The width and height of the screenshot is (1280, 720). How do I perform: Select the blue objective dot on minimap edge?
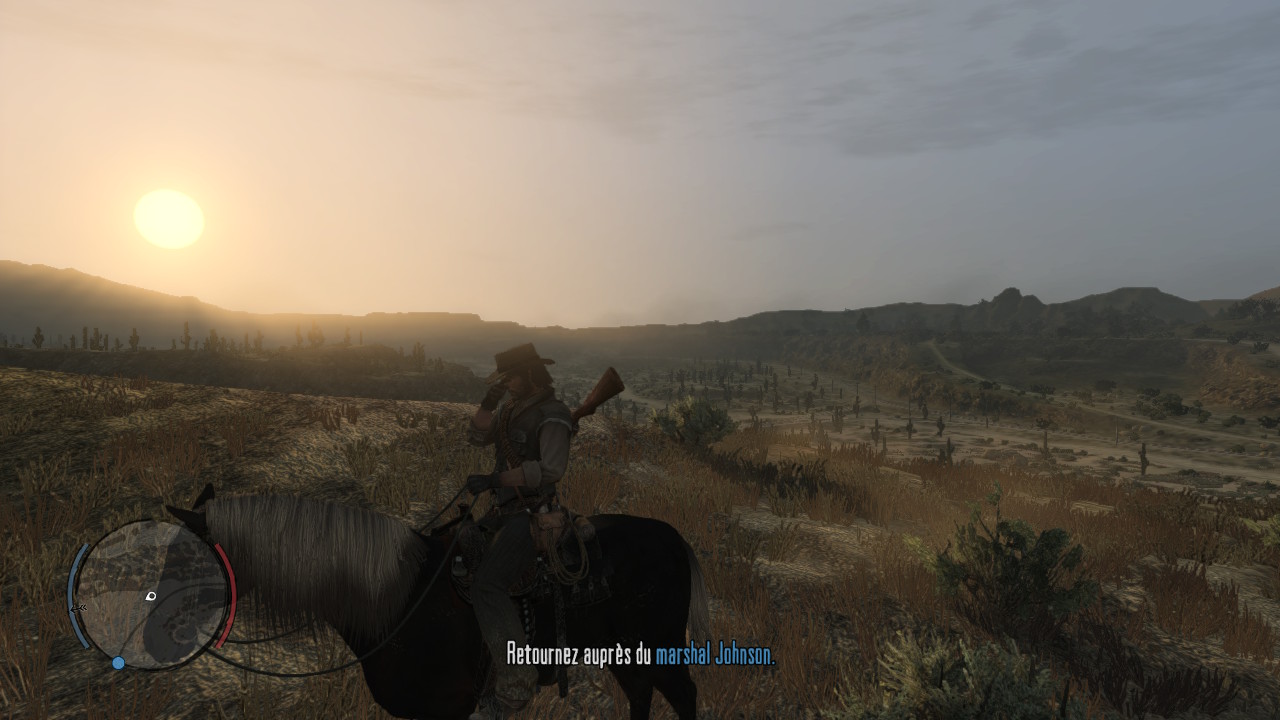[118, 663]
